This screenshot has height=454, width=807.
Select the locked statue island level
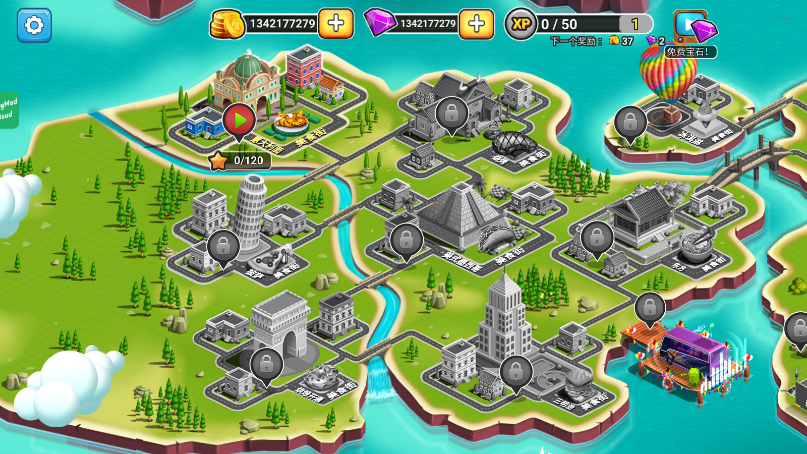tap(630, 122)
